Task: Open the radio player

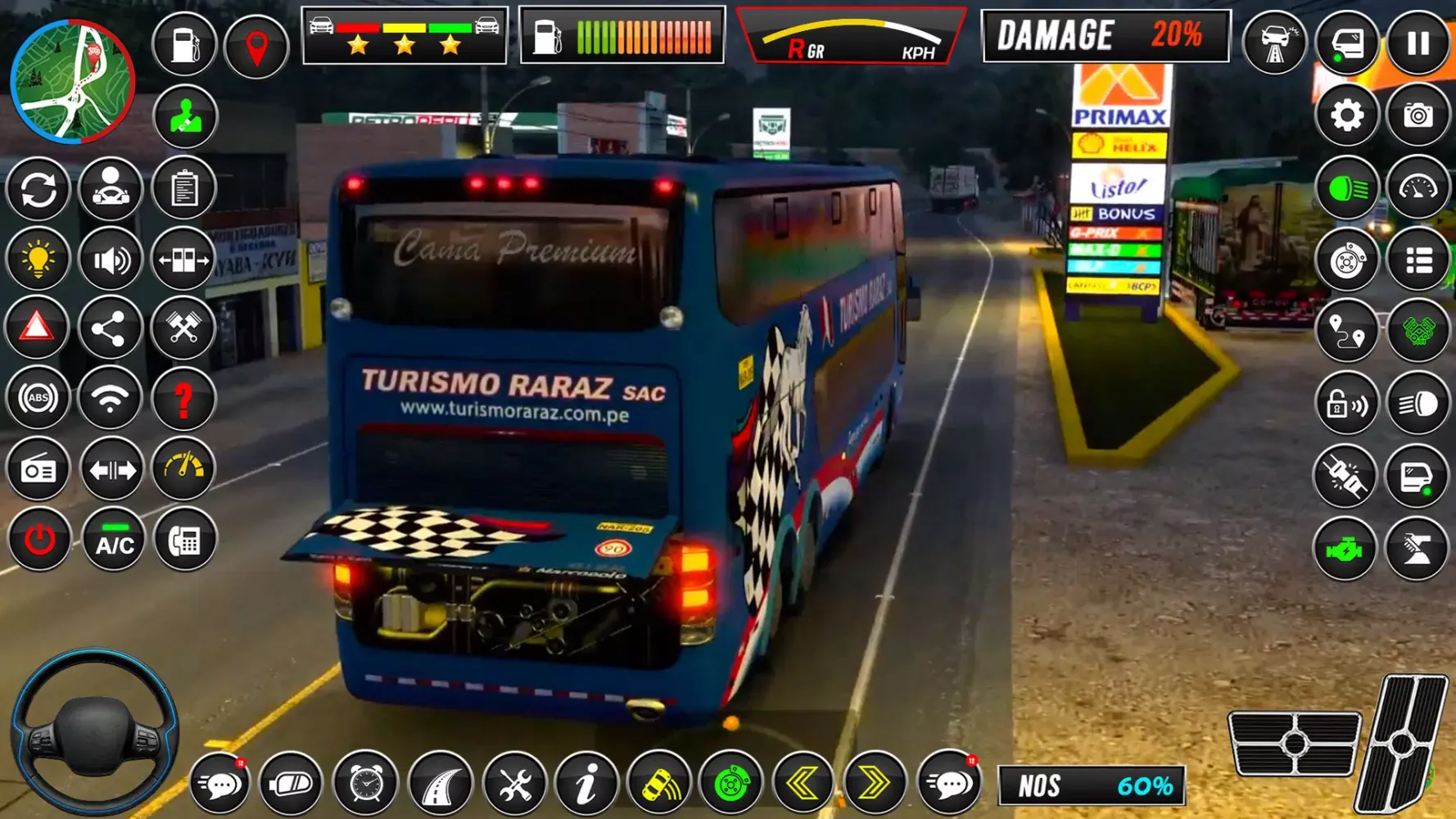Action: coord(39,468)
